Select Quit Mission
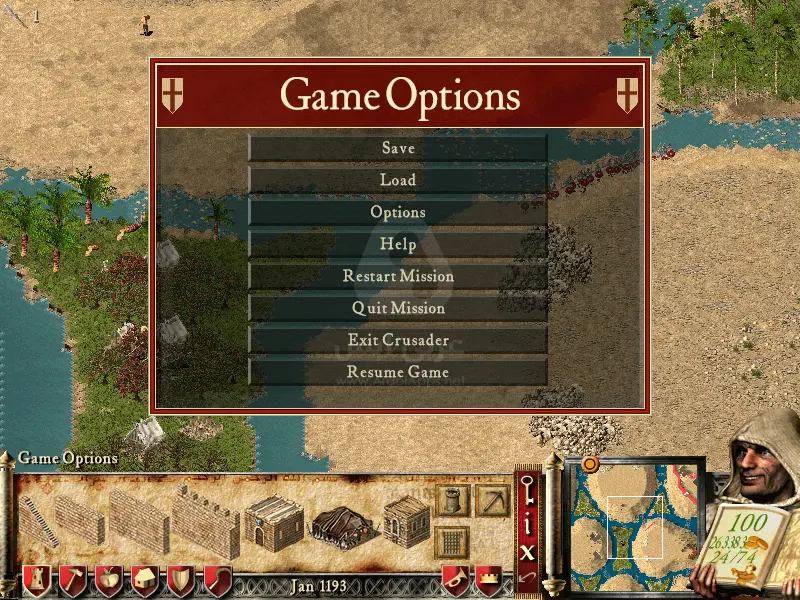 pos(398,308)
